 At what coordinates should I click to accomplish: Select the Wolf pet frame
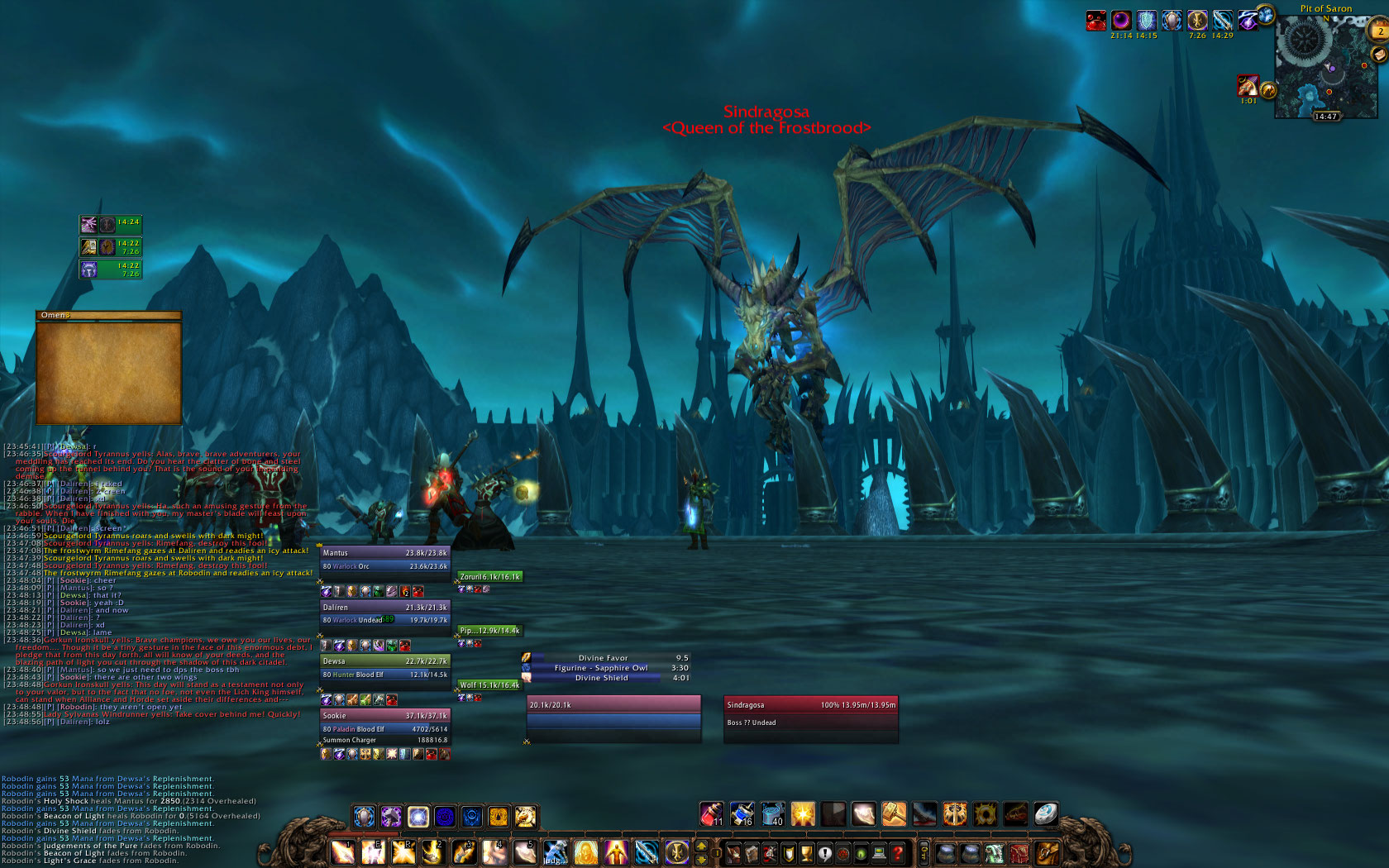point(489,684)
